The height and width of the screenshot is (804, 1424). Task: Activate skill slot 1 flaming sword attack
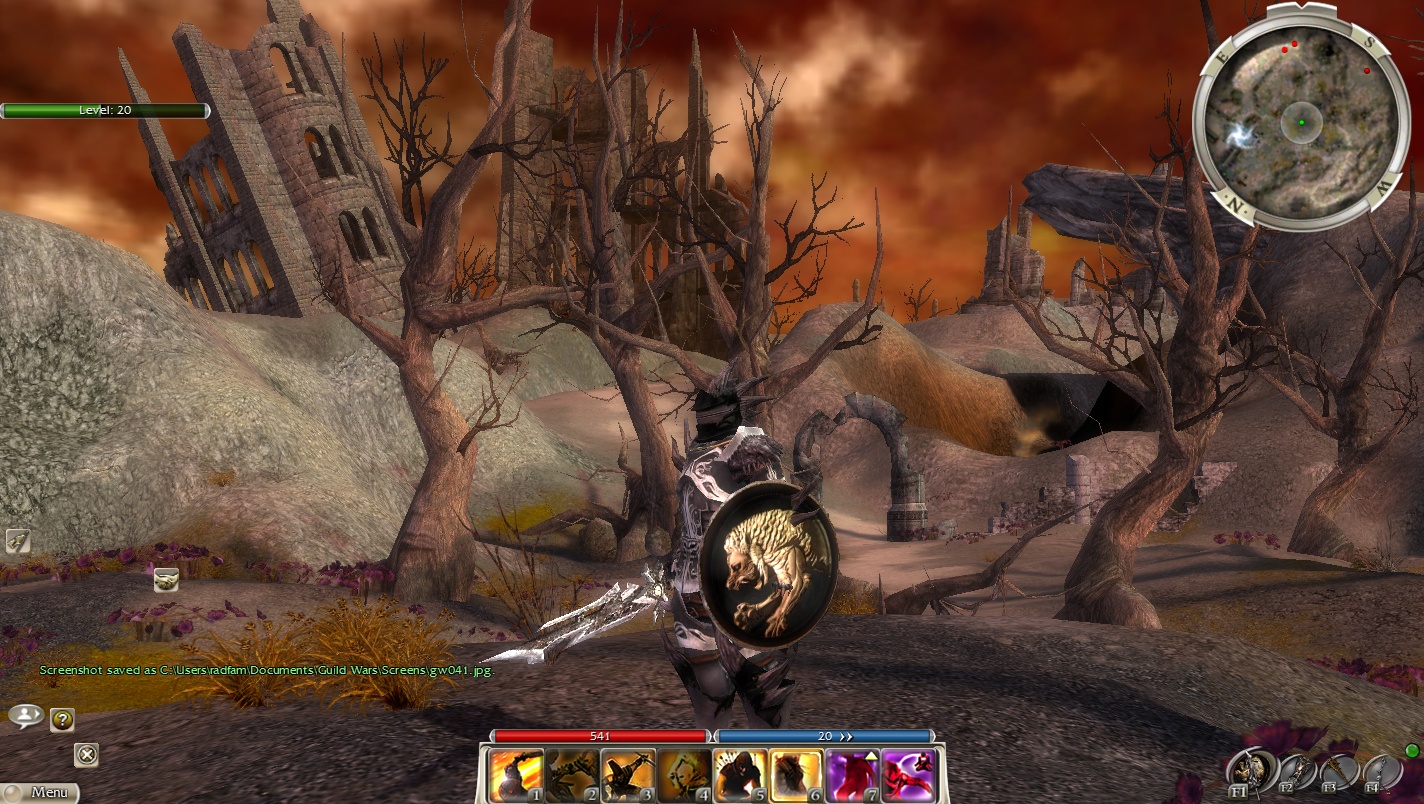coord(516,776)
